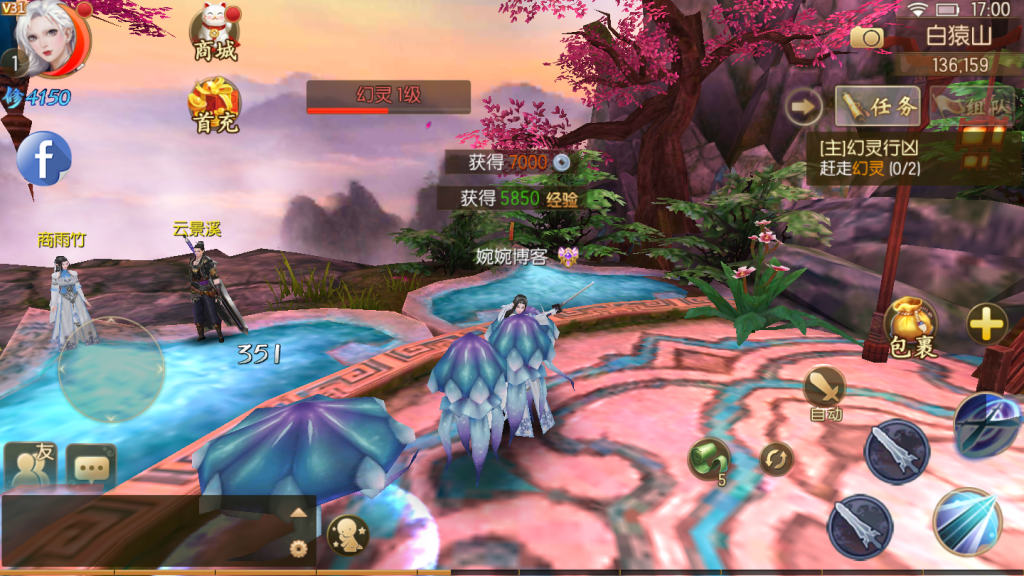This screenshot has width=1024, height=576.
Task: Open the friends list icon
Action: click(30, 465)
